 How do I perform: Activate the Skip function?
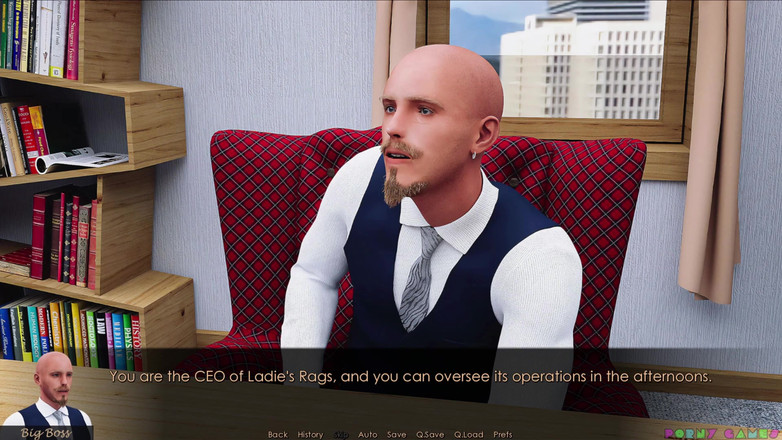(x=341, y=434)
